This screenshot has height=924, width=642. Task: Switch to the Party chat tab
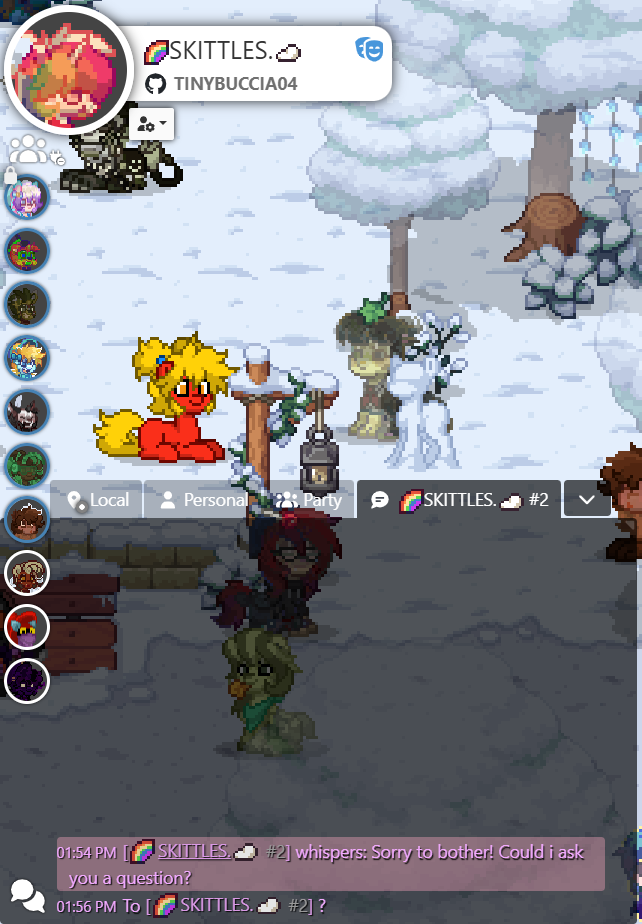tap(309, 500)
